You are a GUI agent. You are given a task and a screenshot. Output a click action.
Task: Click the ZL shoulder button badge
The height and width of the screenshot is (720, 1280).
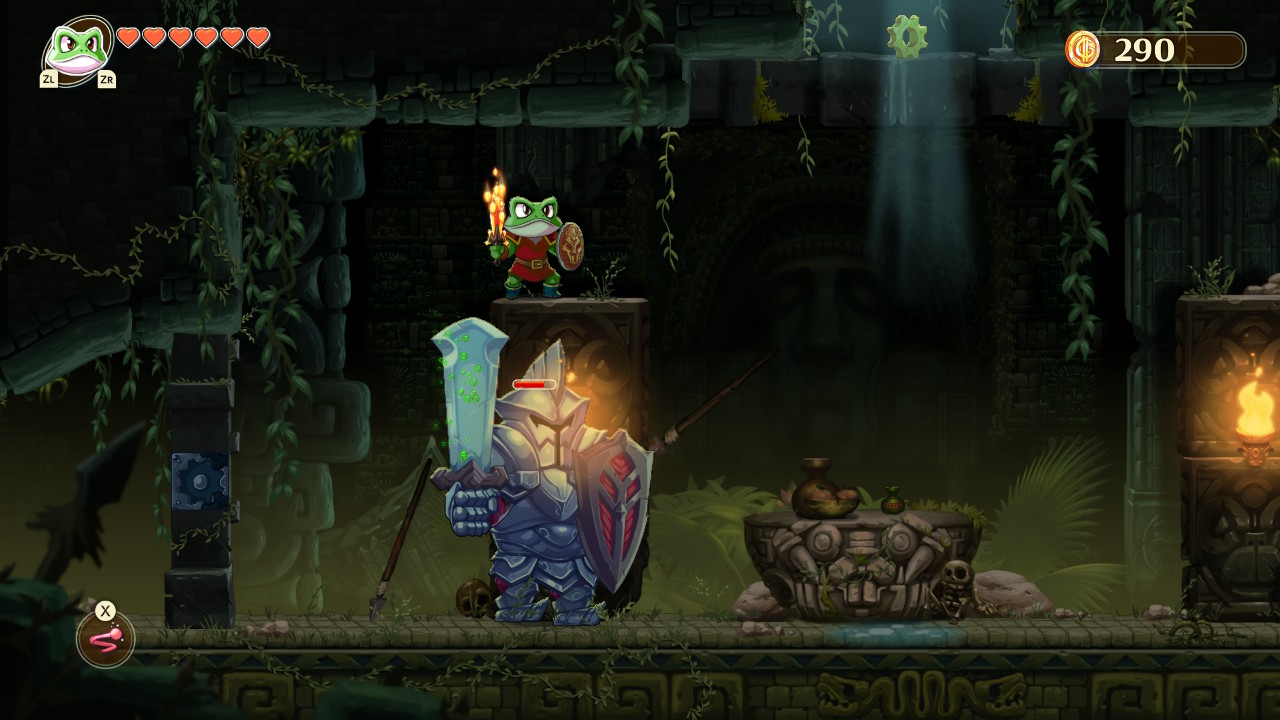coord(51,77)
